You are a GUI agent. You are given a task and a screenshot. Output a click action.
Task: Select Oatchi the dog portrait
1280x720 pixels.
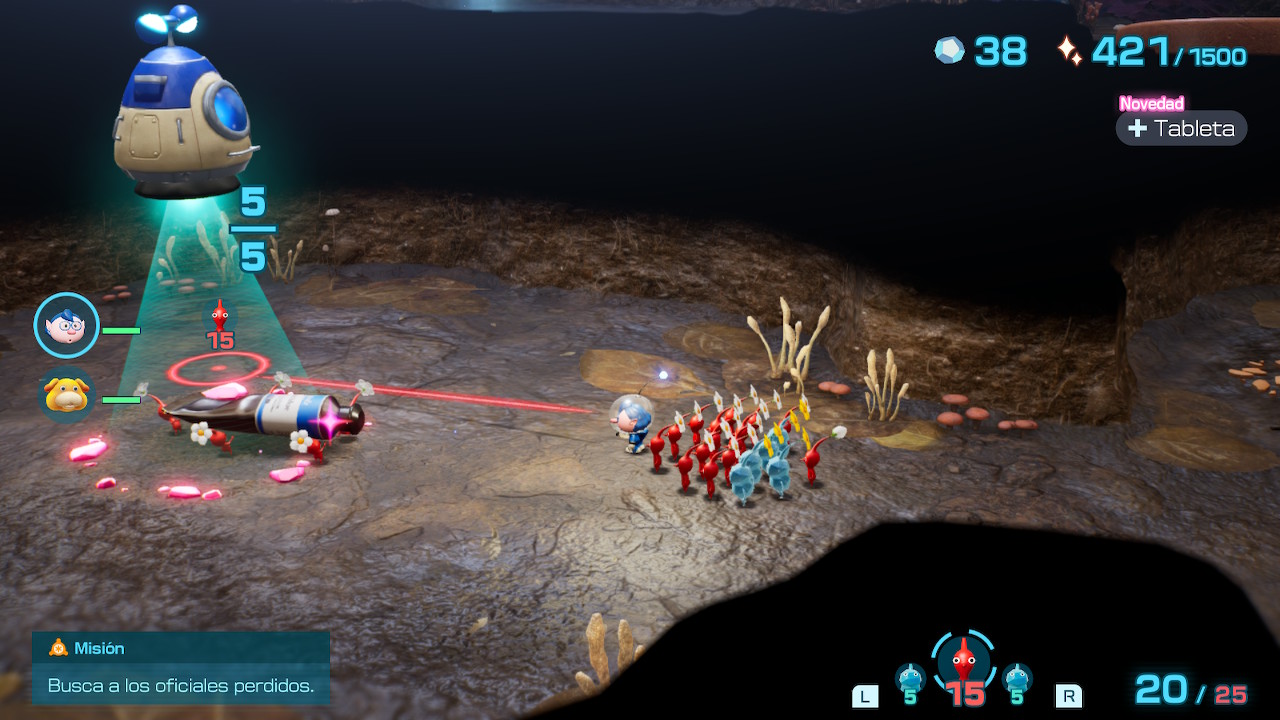[67, 395]
